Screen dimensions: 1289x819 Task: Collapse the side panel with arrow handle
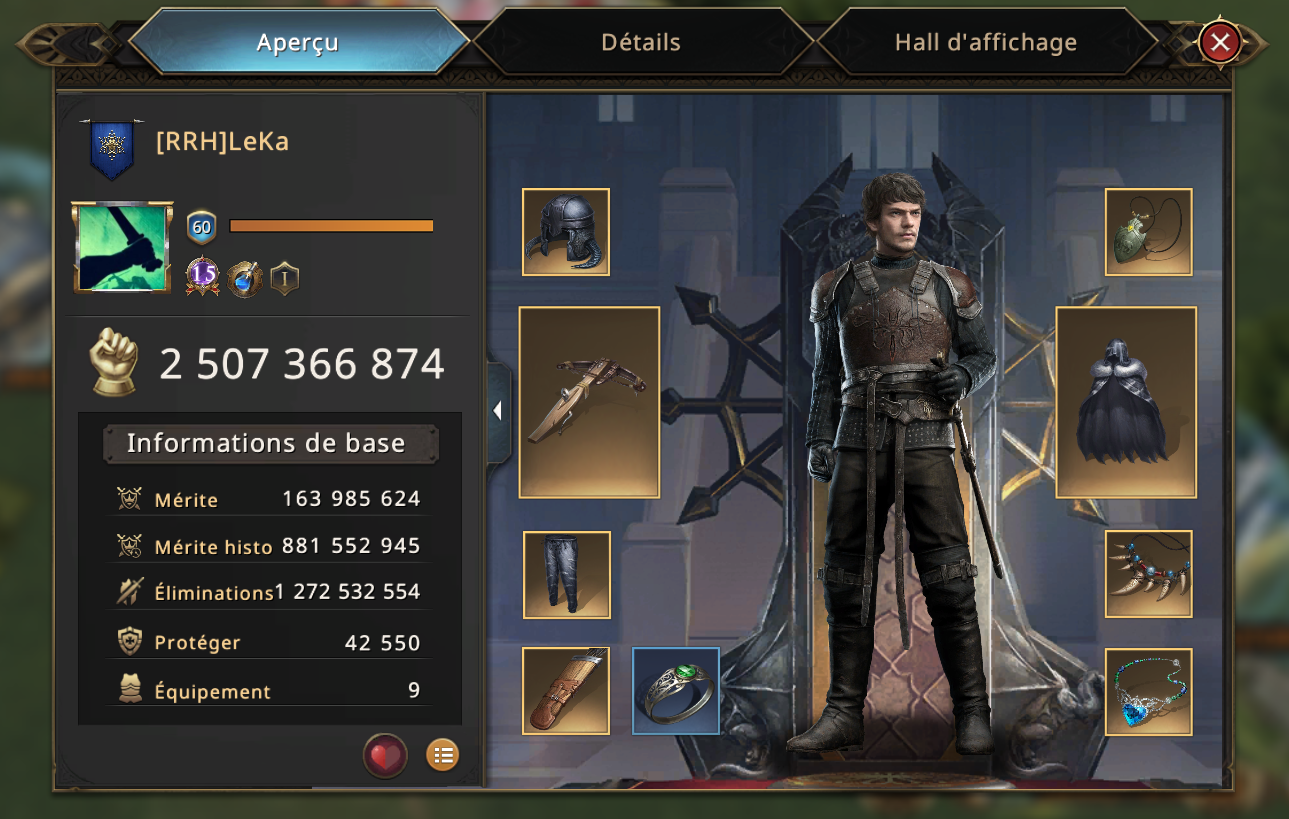pyautogui.click(x=498, y=410)
